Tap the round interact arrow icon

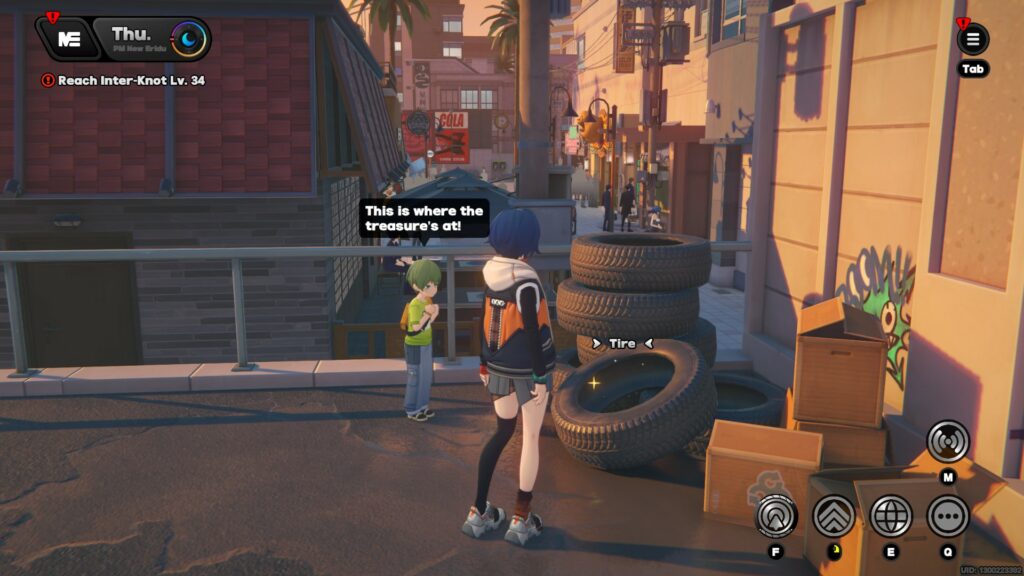[776, 516]
